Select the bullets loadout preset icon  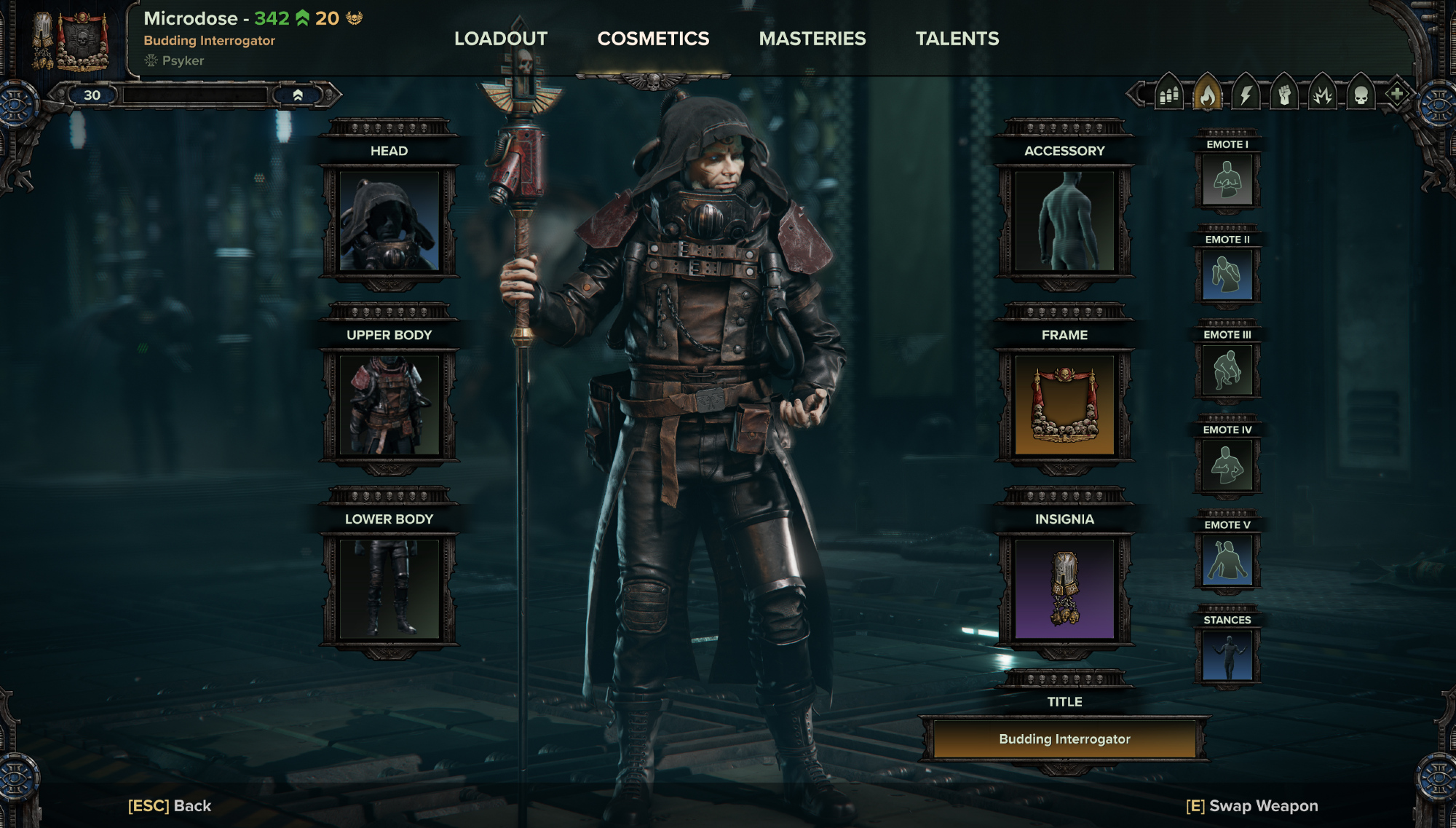1169,95
